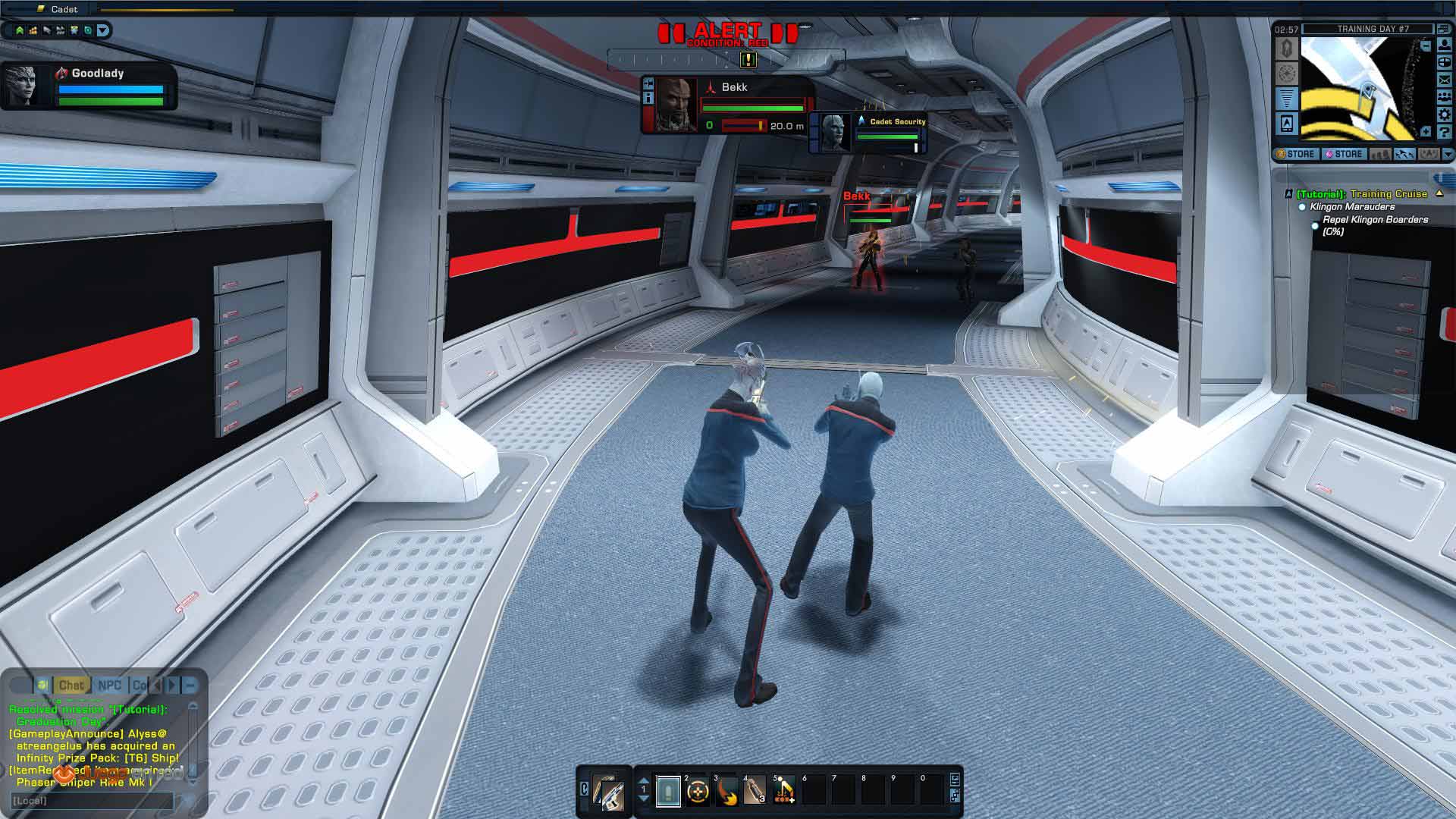The height and width of the screenshot is (819, 1456).
Task: Zoom out the minimap with minus button
Action: 1426,46
